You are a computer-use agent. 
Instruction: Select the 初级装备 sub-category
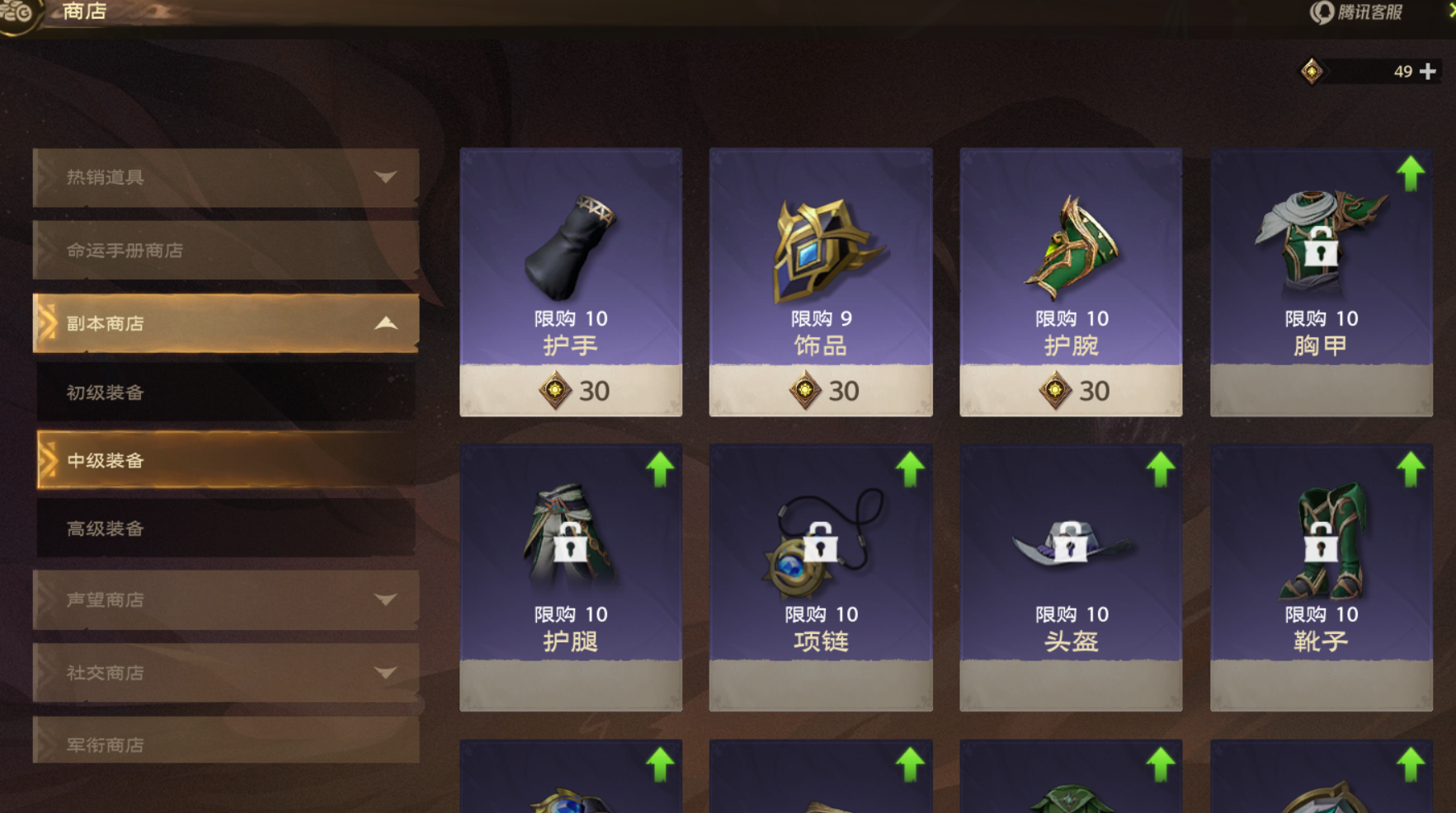(225, 392)
